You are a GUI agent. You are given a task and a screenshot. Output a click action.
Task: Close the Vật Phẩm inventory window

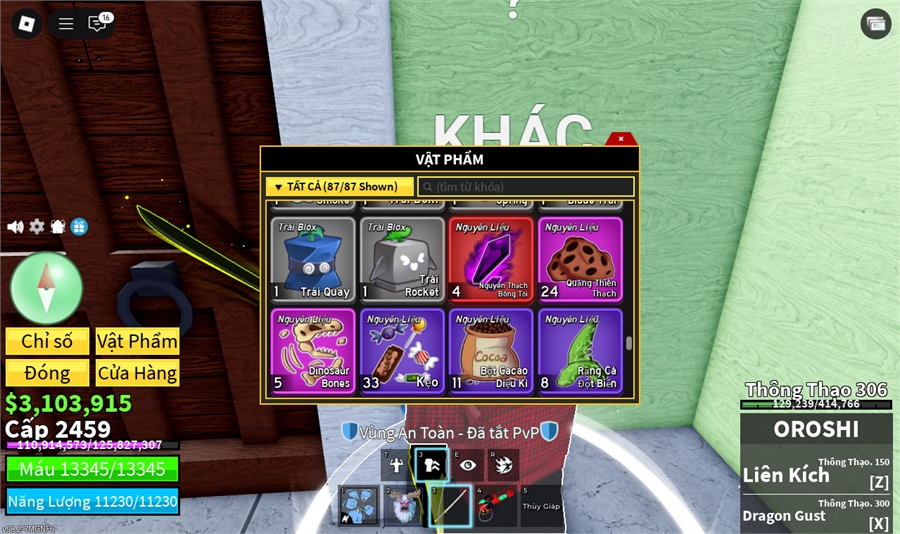(x=621, y=139)
